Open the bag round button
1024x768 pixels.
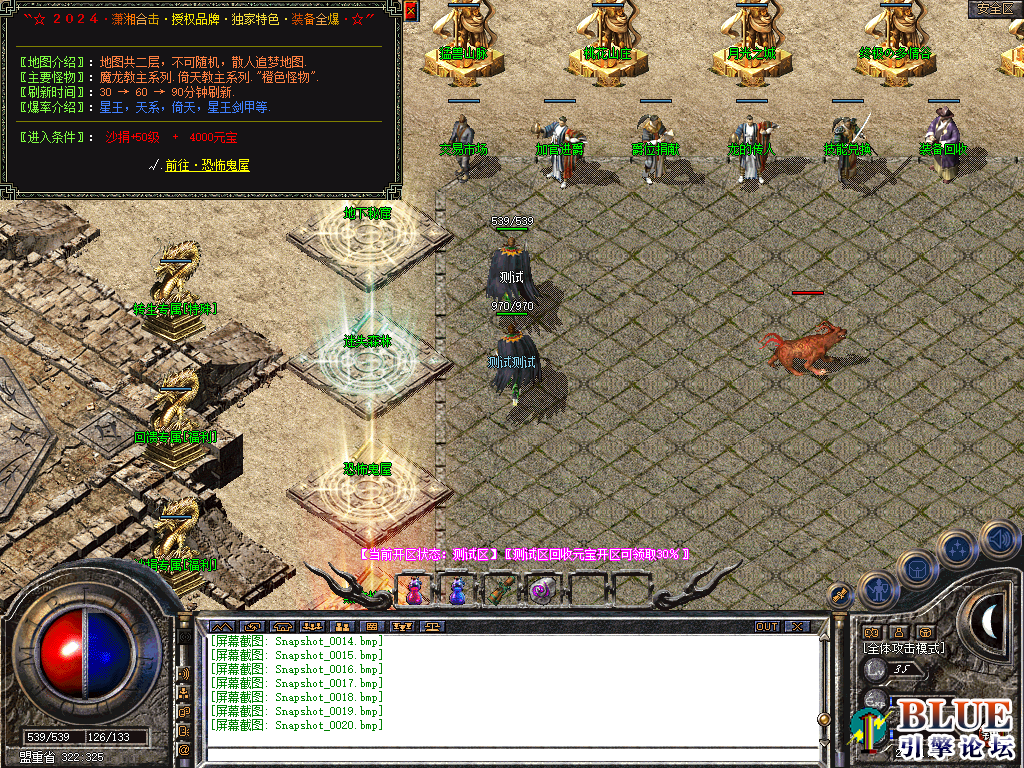coord(916,569)
